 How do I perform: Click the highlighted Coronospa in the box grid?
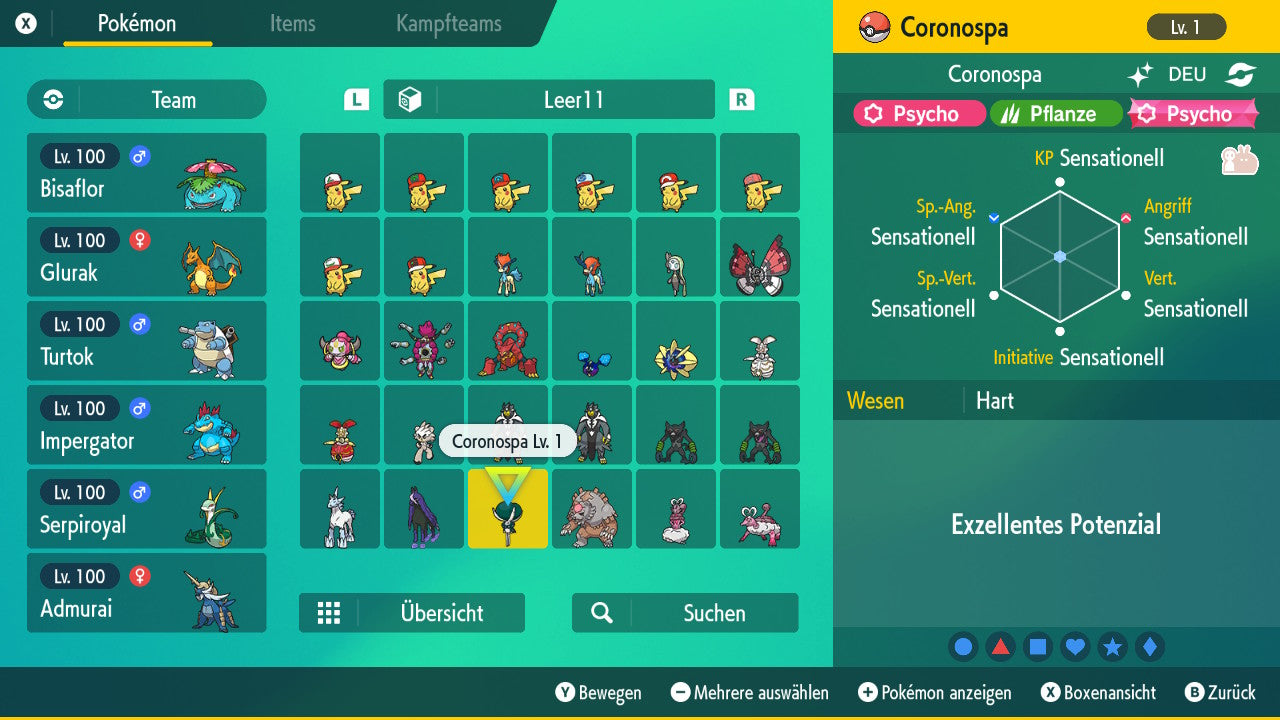coord(507,509)
